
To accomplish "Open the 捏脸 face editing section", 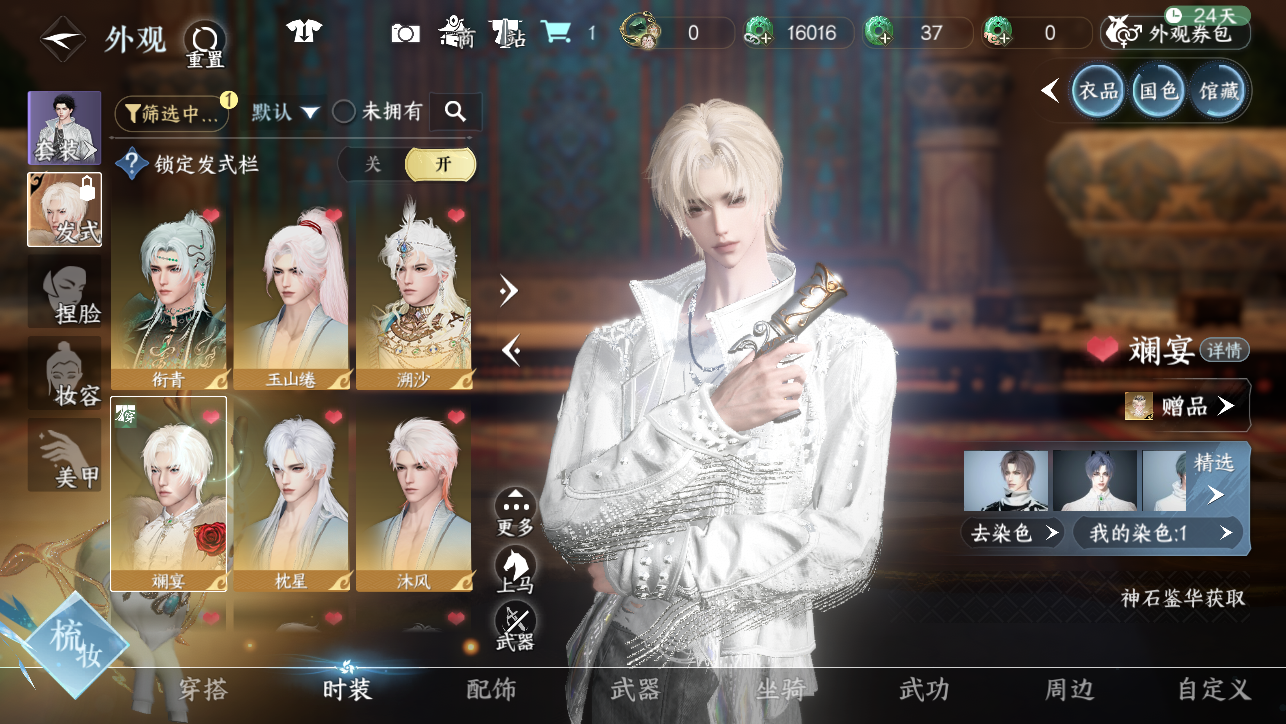I will click(x=65, y=292).
